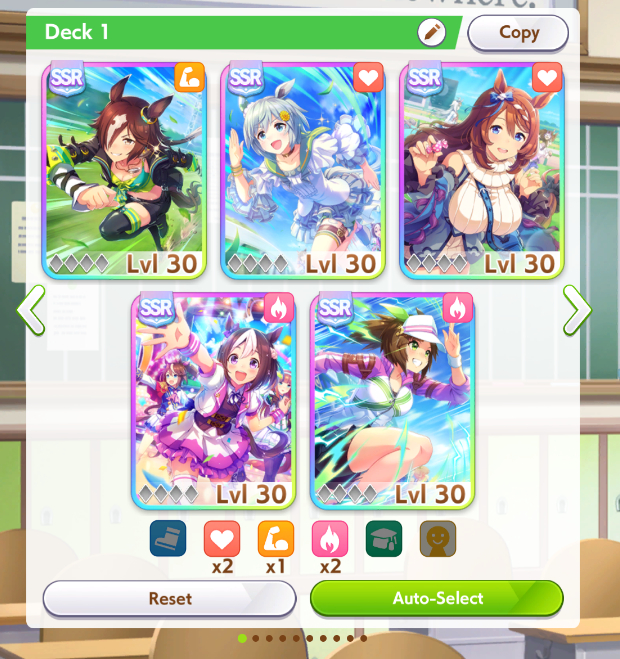Choose the silver-haired girl in white dress card

pyautogui.click(x=303, y=170)
